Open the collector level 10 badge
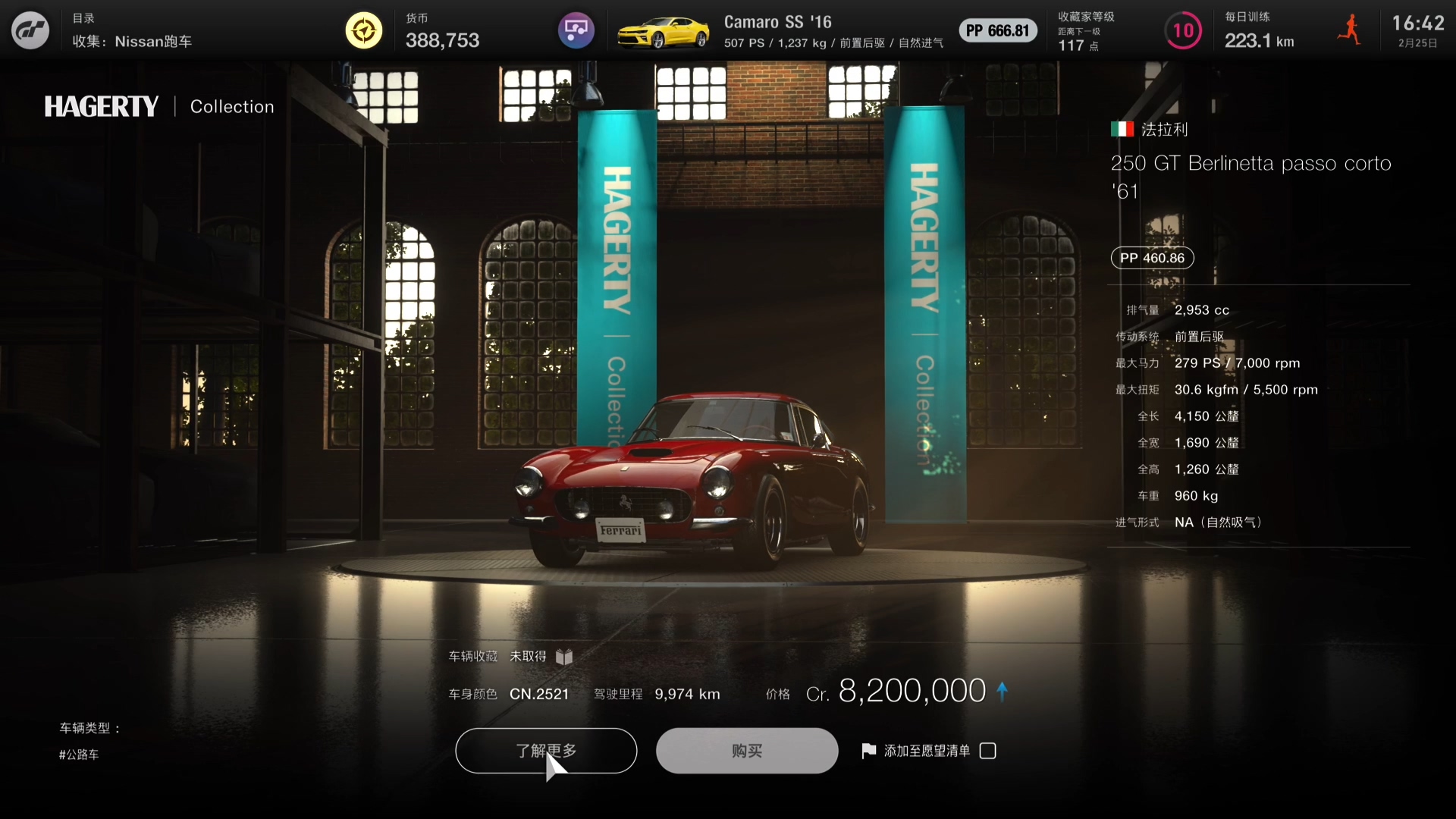 (1183, 30)
